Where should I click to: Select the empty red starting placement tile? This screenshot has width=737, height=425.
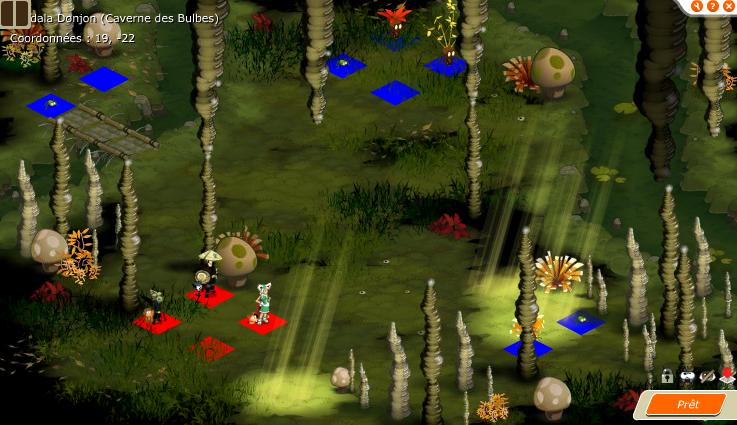coord(212,348)
